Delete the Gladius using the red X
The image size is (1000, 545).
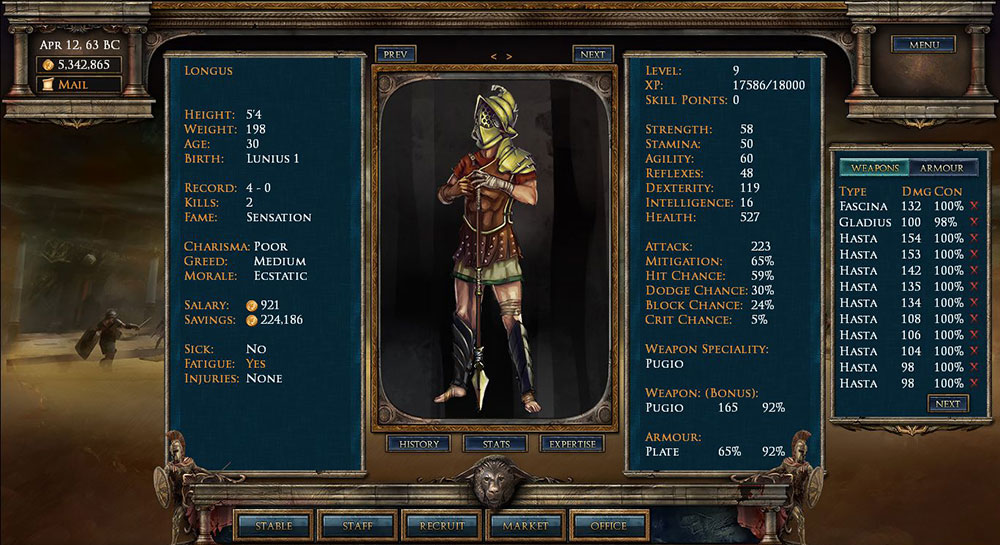click(x=974, y=222)
